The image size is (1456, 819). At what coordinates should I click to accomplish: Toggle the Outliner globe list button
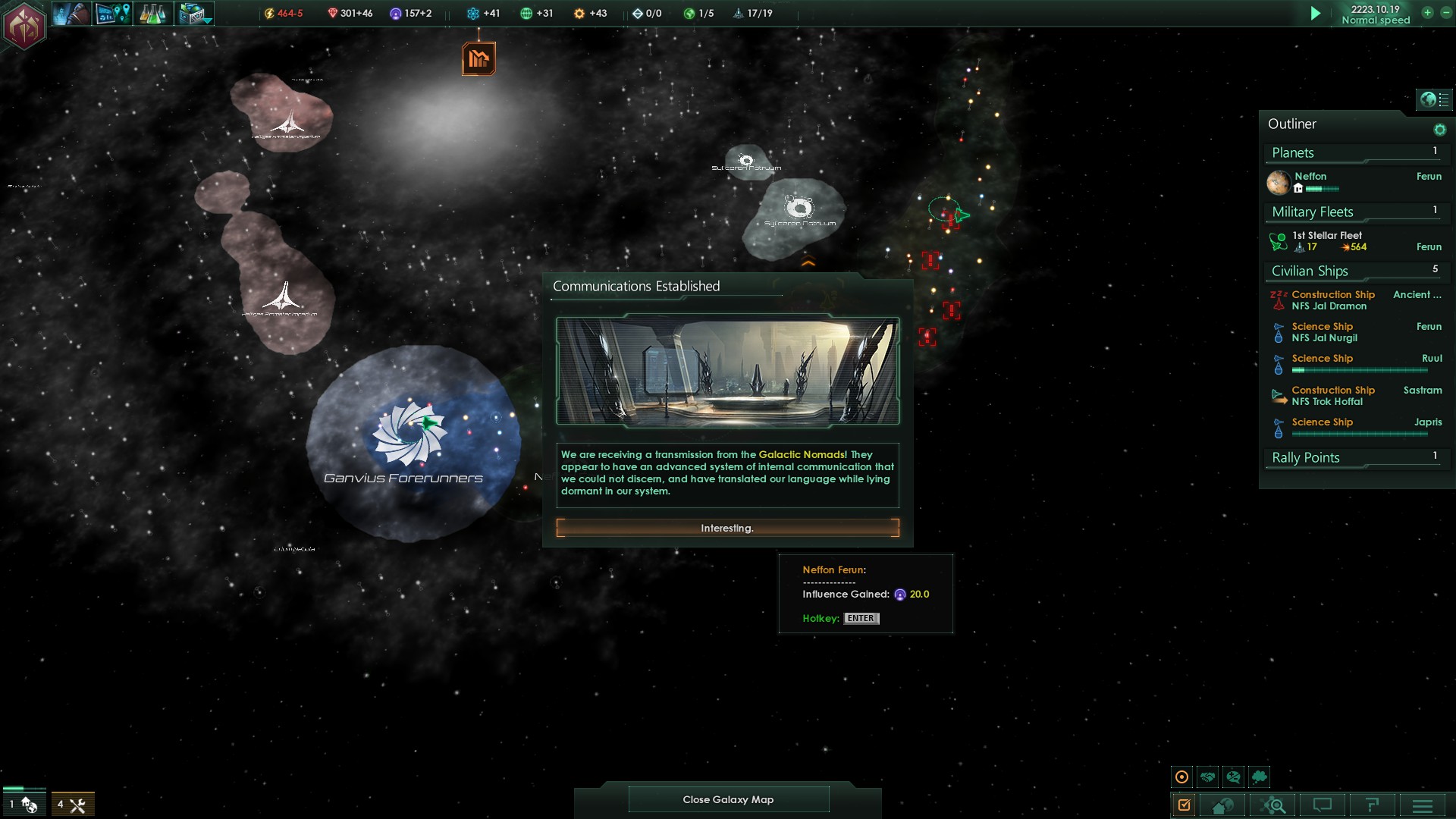[x=1434, y=99]
